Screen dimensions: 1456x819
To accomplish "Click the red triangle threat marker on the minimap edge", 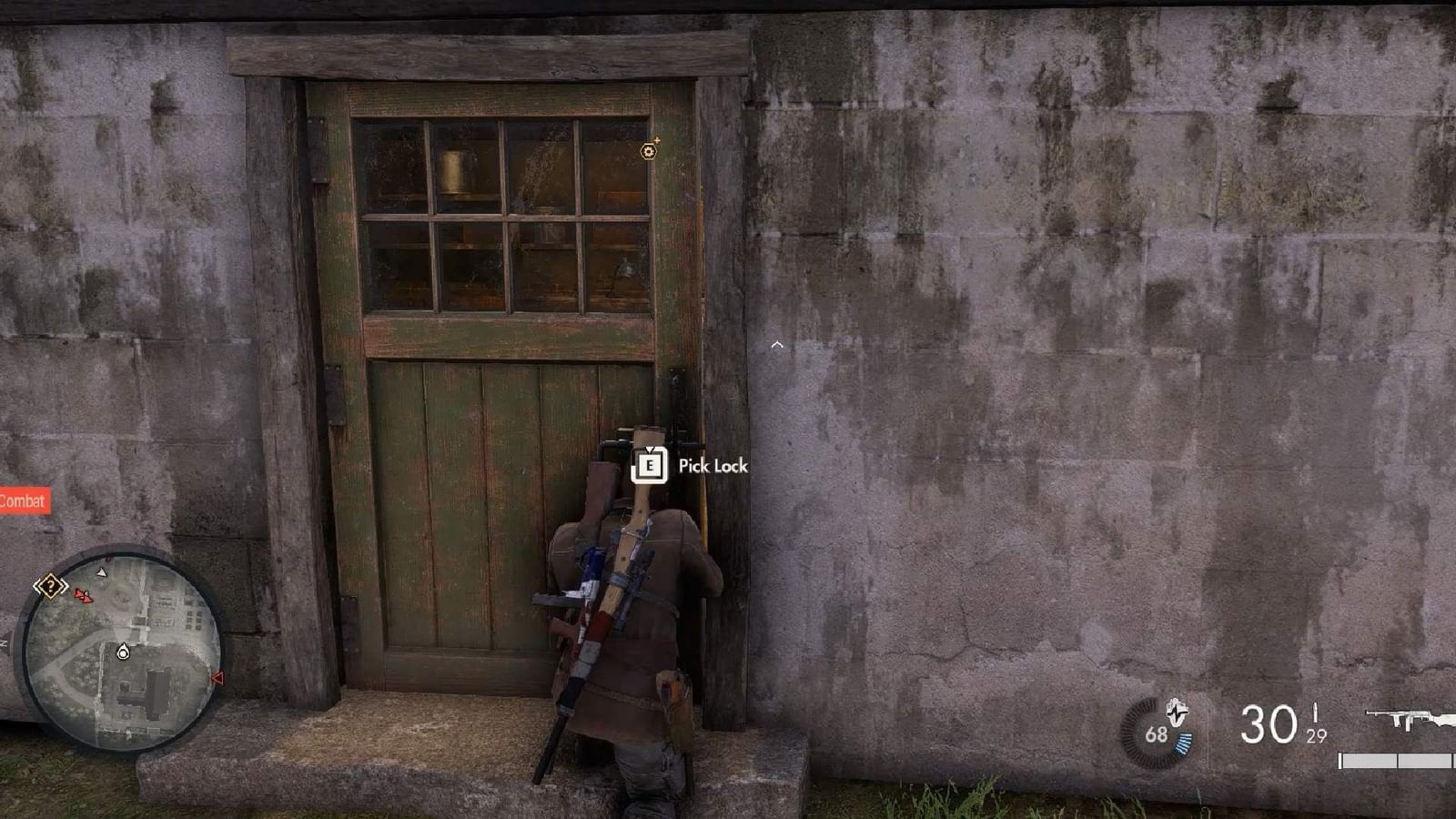I will [x=217, y=677].
